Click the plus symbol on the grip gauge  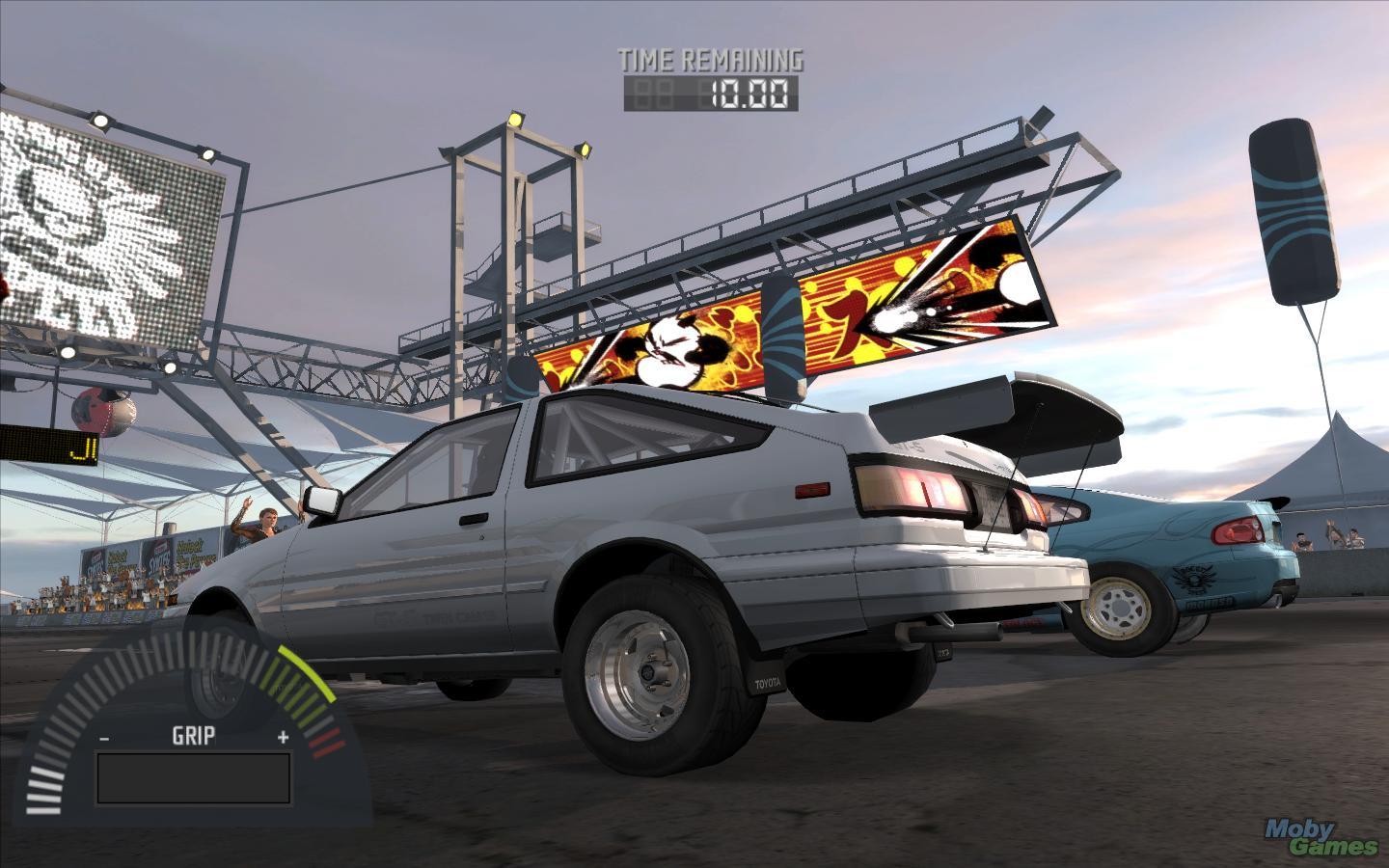coord(282,737)
